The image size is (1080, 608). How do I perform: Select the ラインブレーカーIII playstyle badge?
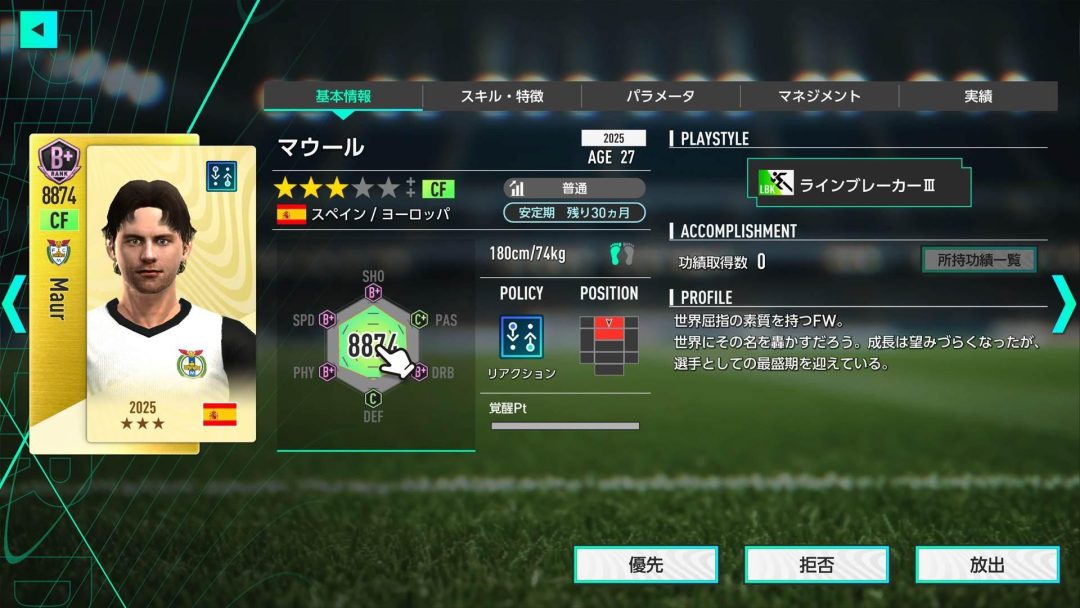coord(858,185)
